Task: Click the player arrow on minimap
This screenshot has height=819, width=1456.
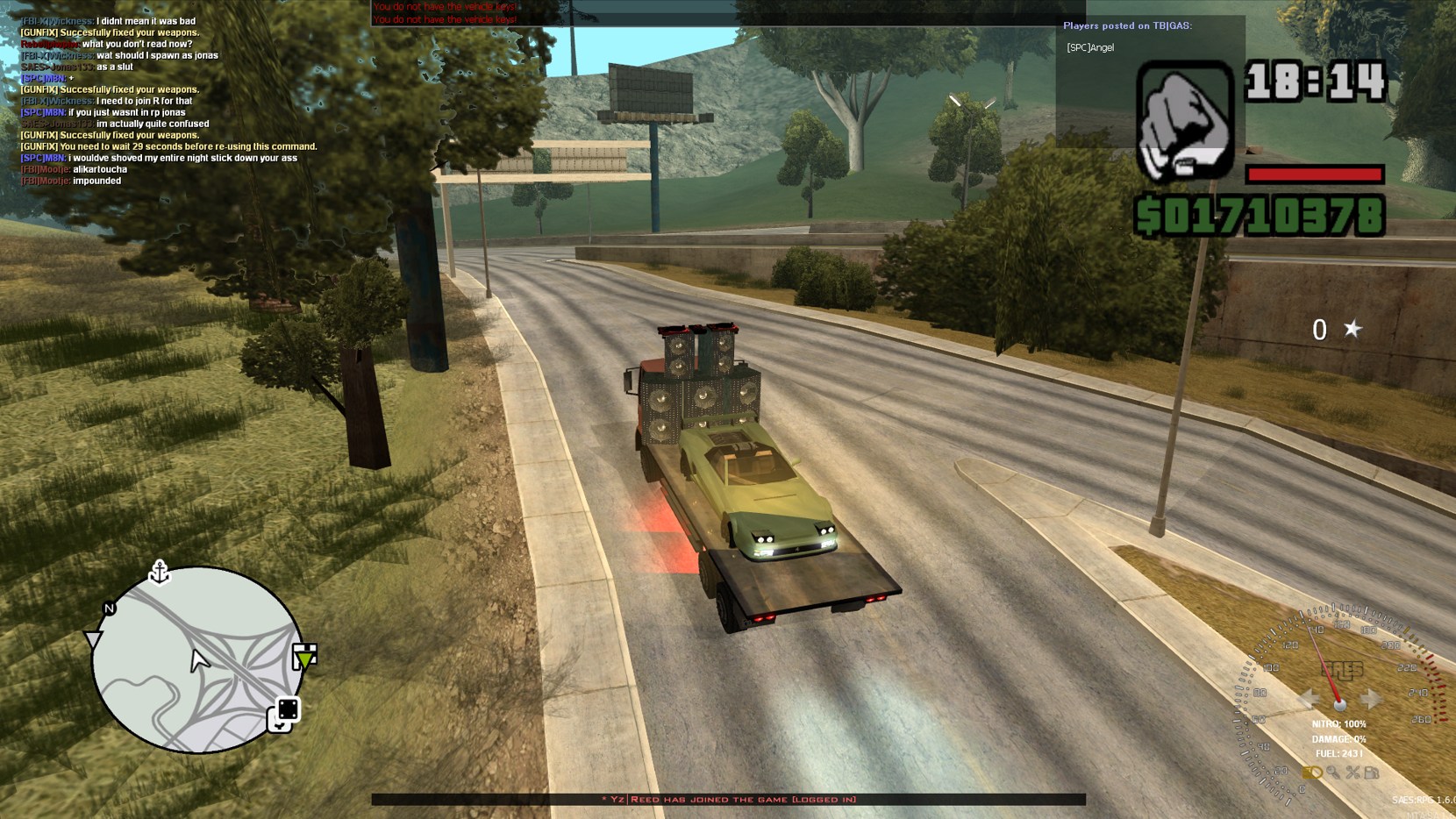Action: coord(199,660)
